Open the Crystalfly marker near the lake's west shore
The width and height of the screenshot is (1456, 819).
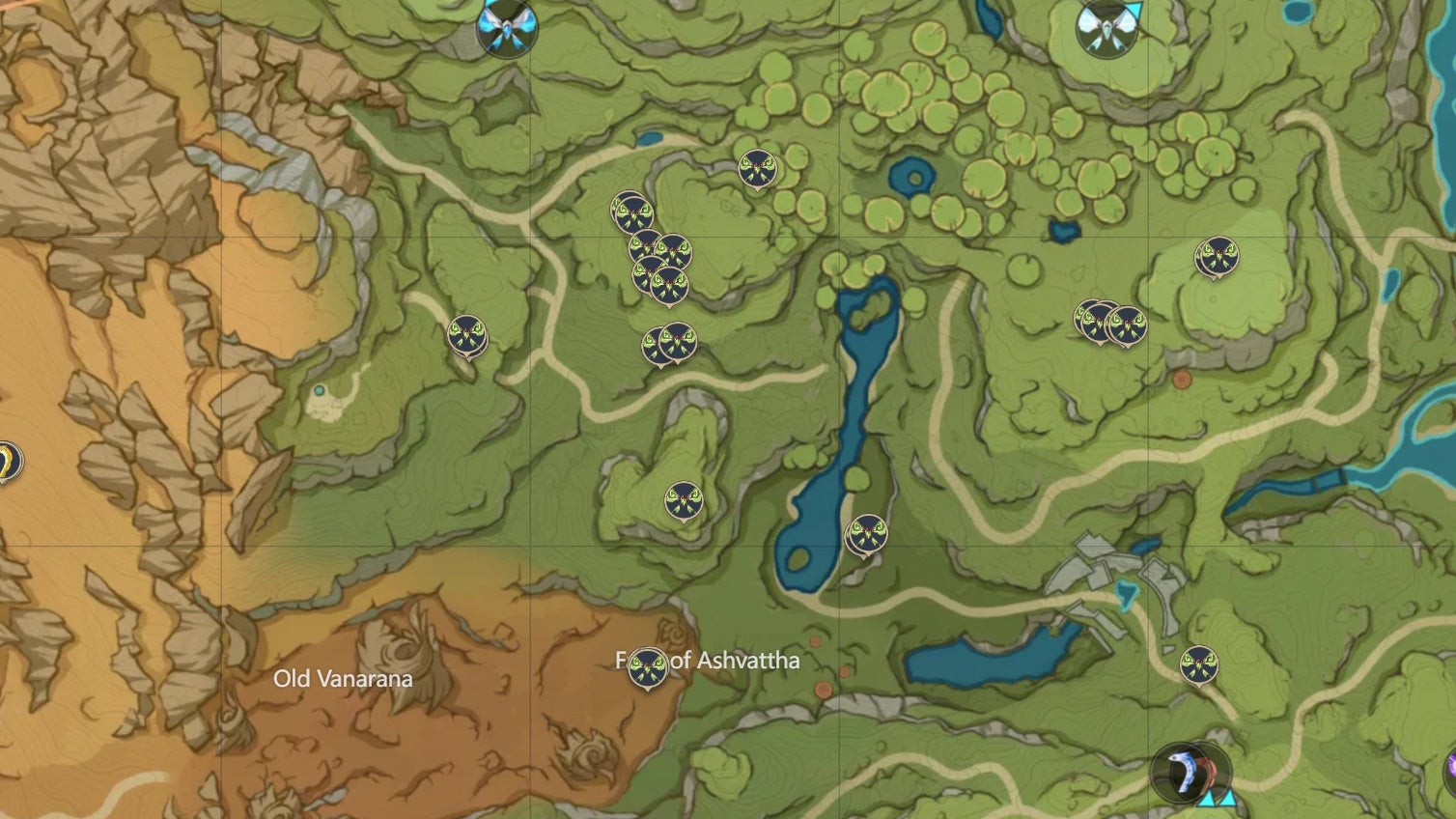tap(868, 531)
